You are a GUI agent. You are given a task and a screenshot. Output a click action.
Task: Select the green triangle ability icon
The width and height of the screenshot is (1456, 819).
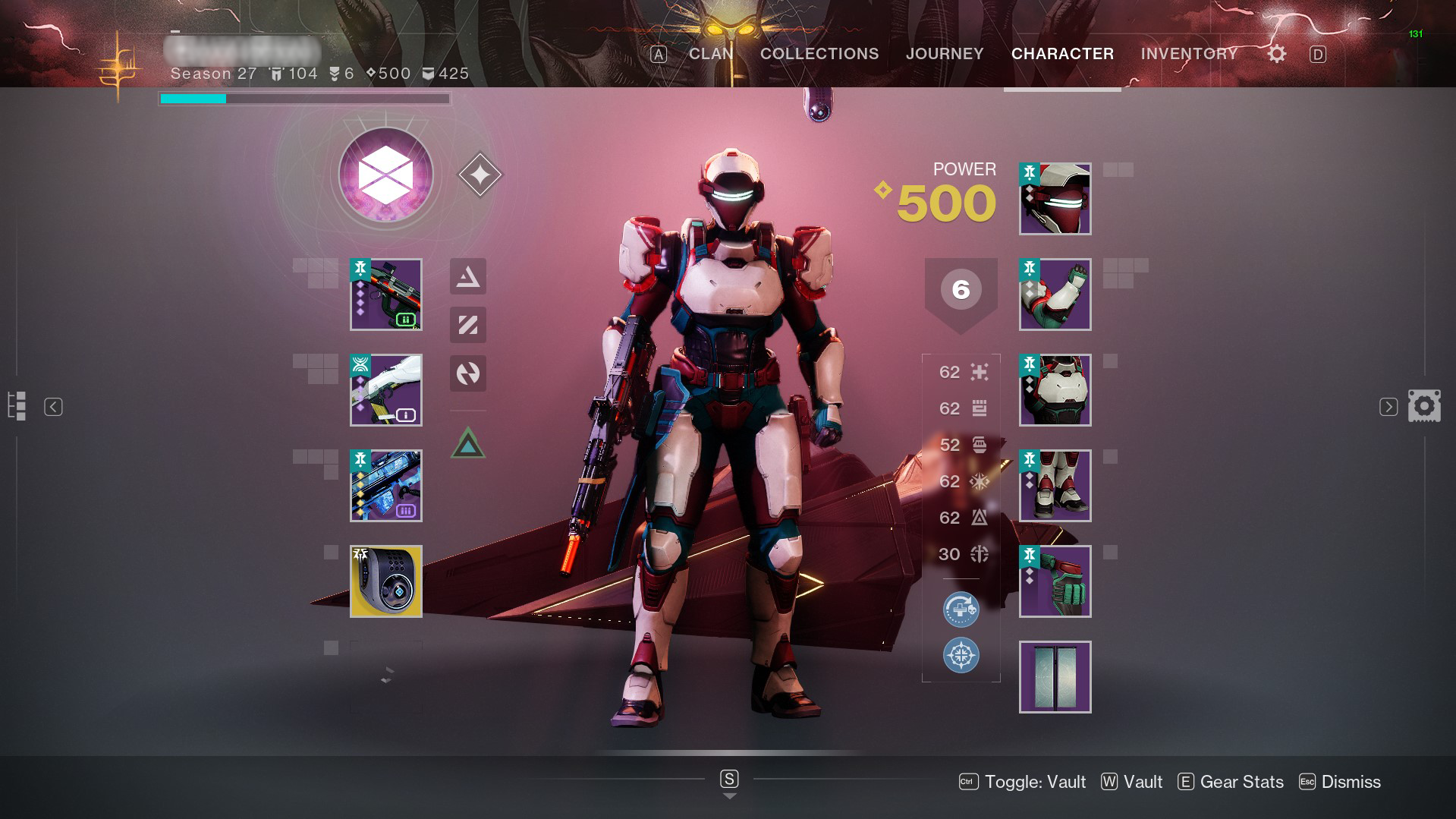(468, 443)
